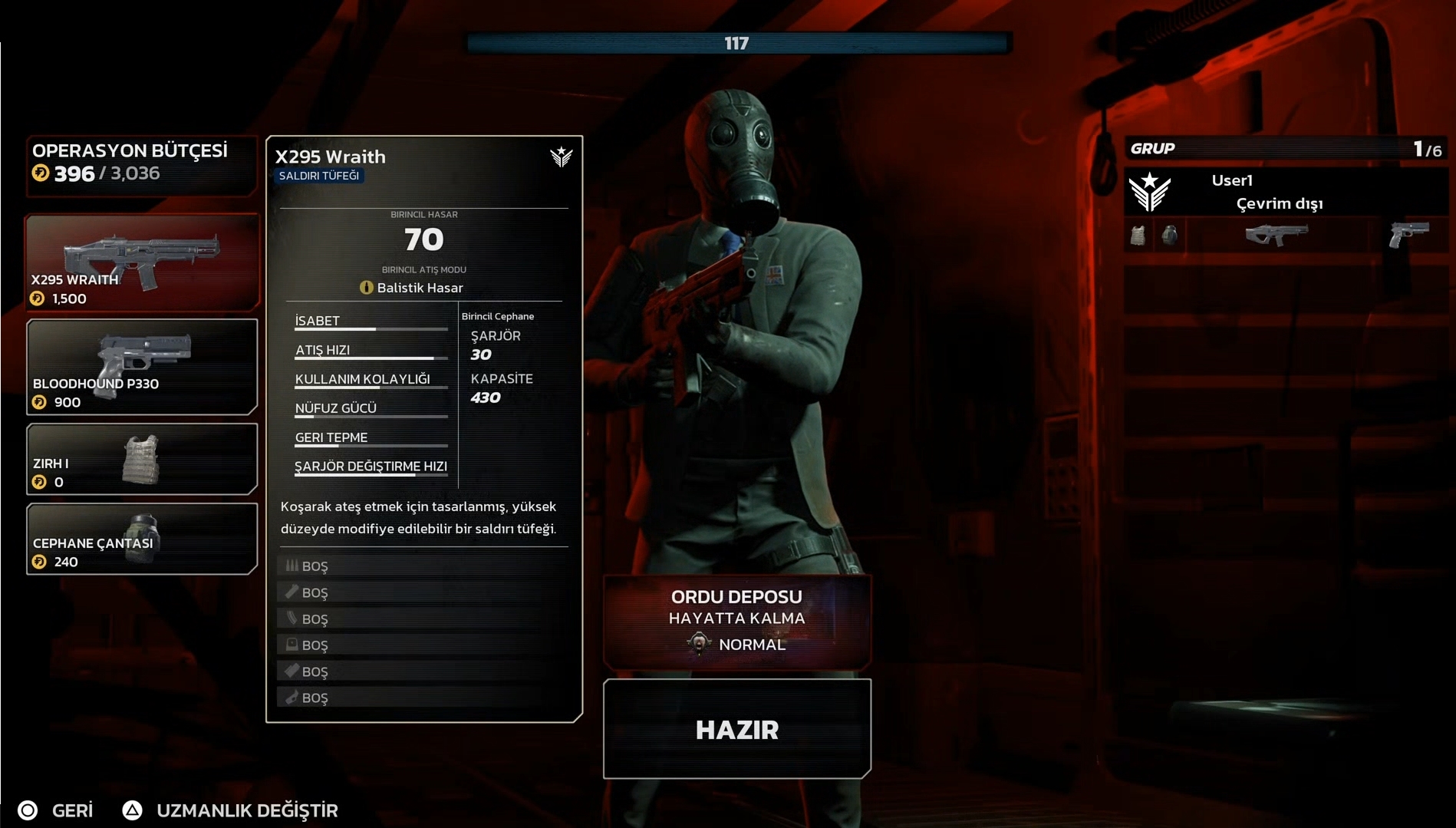Click the HAZIR ready button
1456x828 pixels.
click(x=736, y=729)
